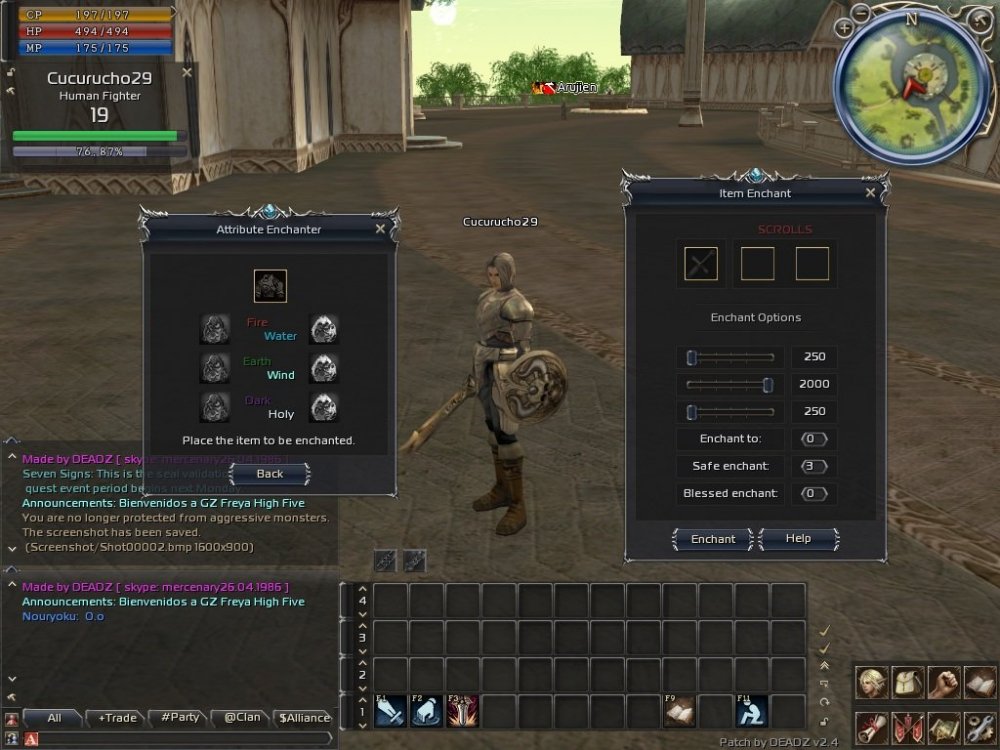Image resolution: width=1000 pixels, height=750 pixels.
Task: Open the inventory bag menu icon
Action: point(907,682)
